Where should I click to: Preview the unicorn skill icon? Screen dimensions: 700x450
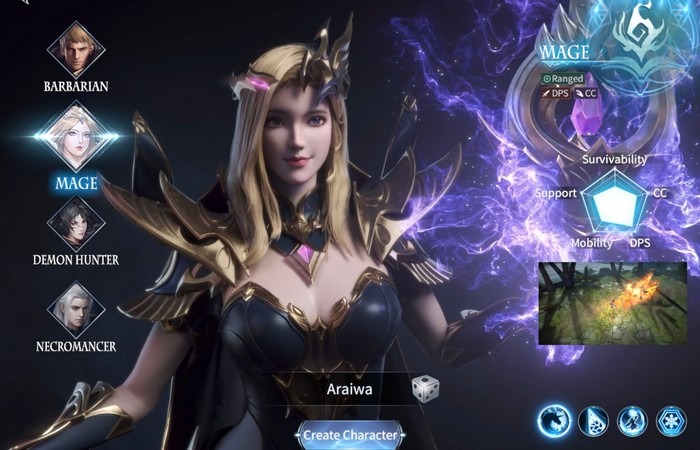tap(553, 421)
